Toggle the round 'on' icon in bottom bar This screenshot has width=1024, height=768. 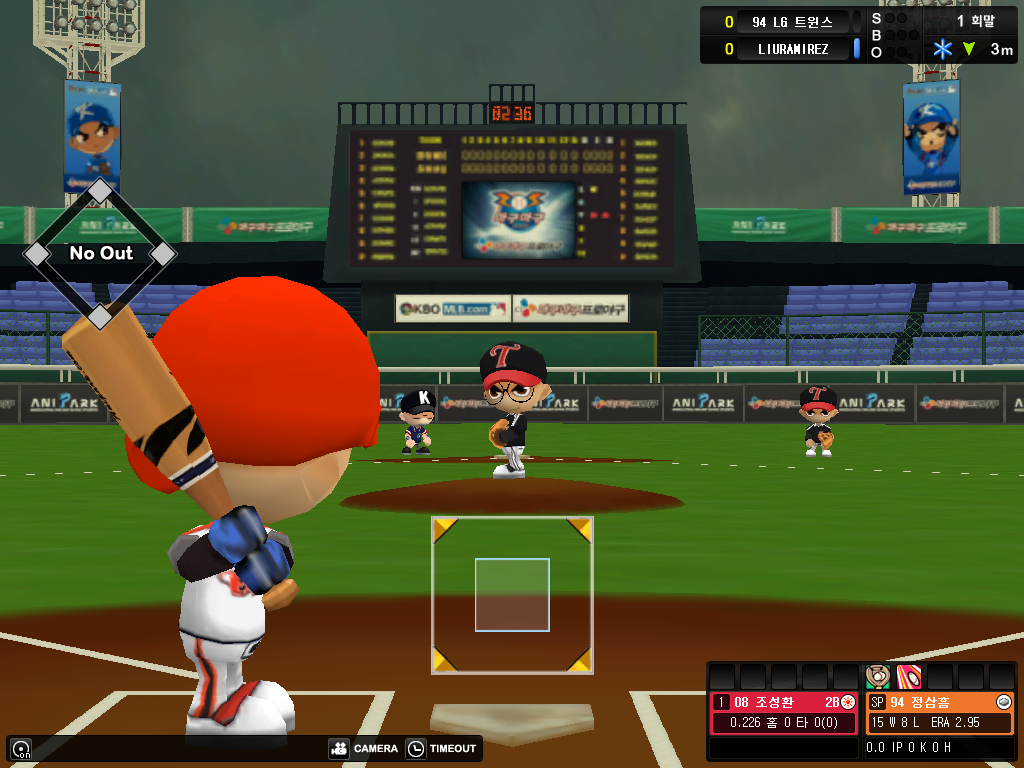pos(20,748)
